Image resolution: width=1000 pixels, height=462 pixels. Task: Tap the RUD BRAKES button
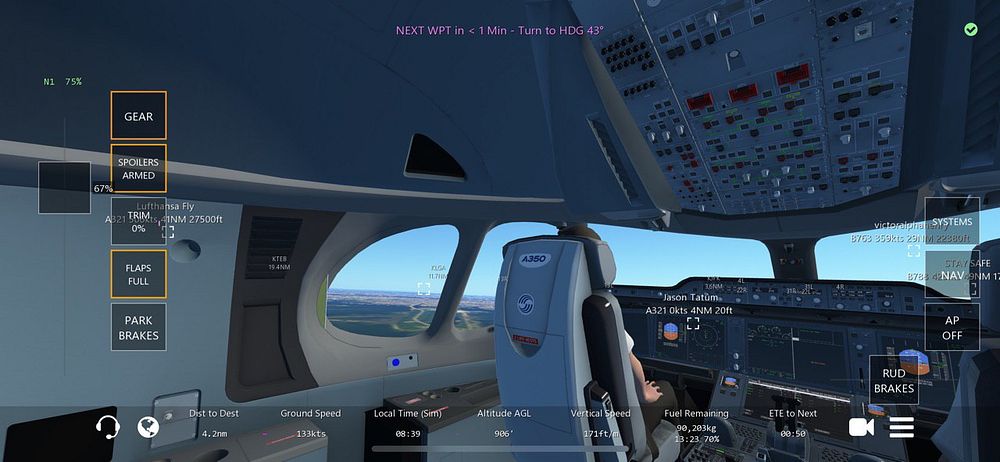tap(894, 381)
